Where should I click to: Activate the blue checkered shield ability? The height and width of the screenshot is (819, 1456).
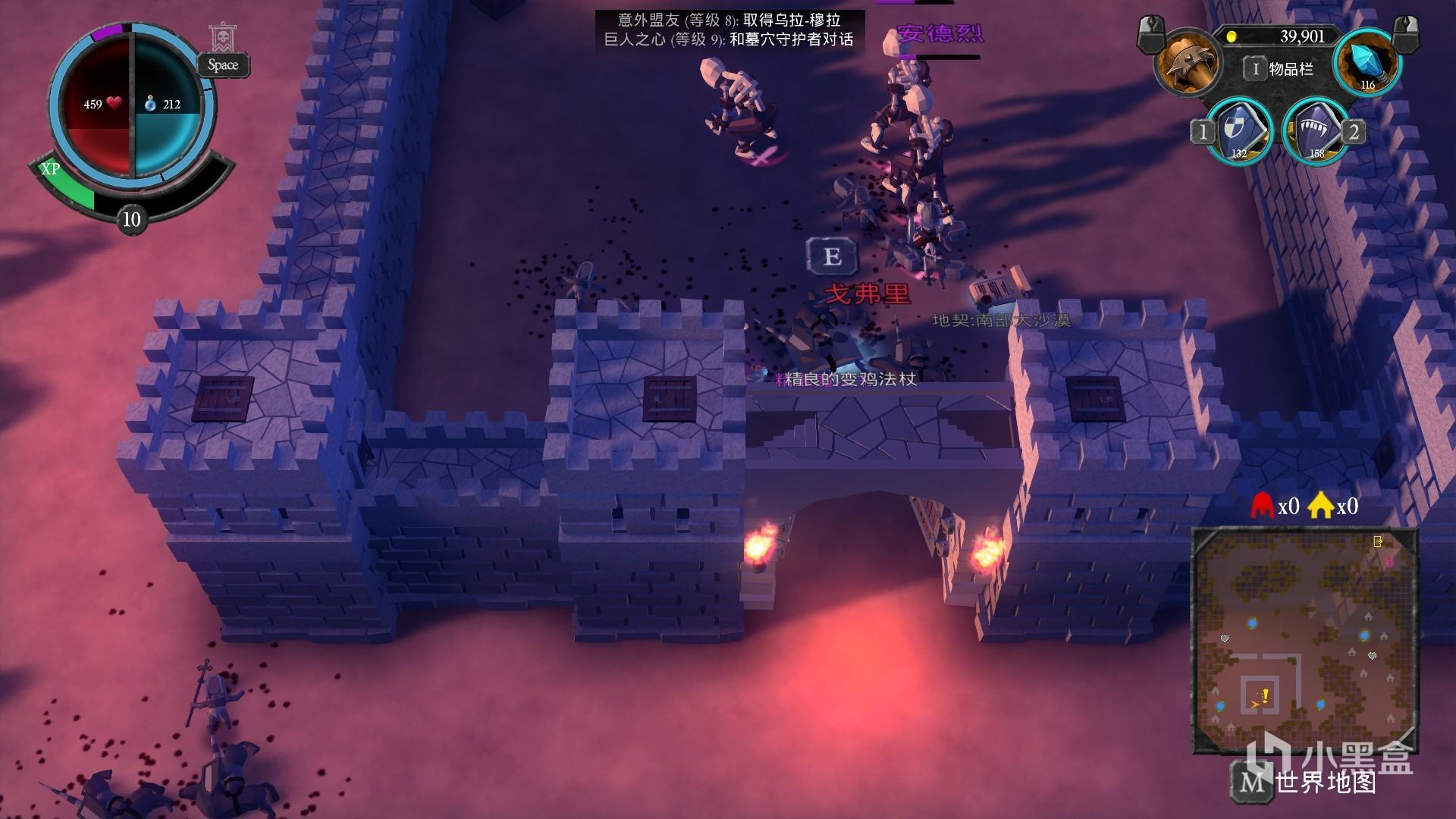click(1238, 131)
